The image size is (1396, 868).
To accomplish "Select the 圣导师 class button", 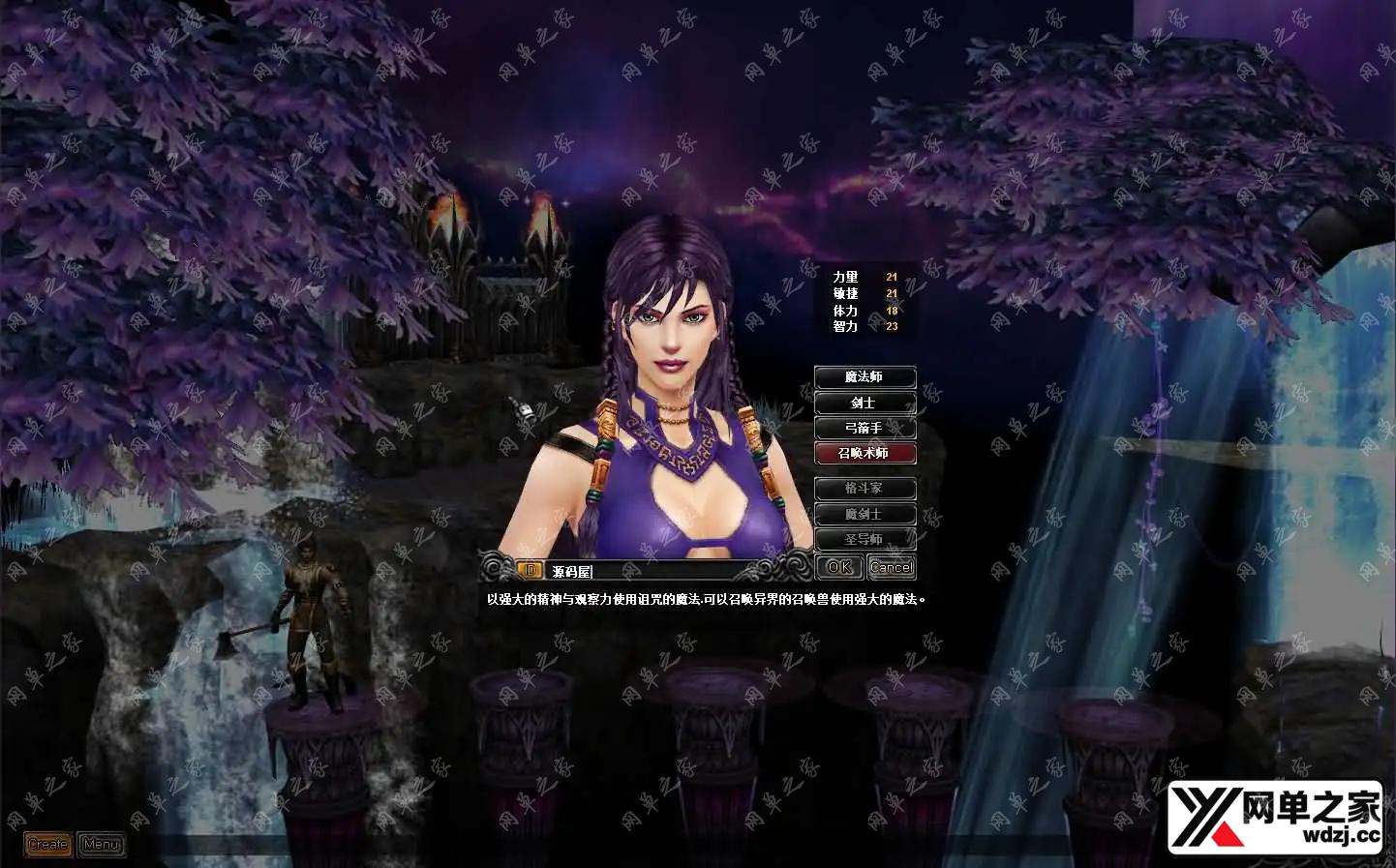I will coord(865,539).
